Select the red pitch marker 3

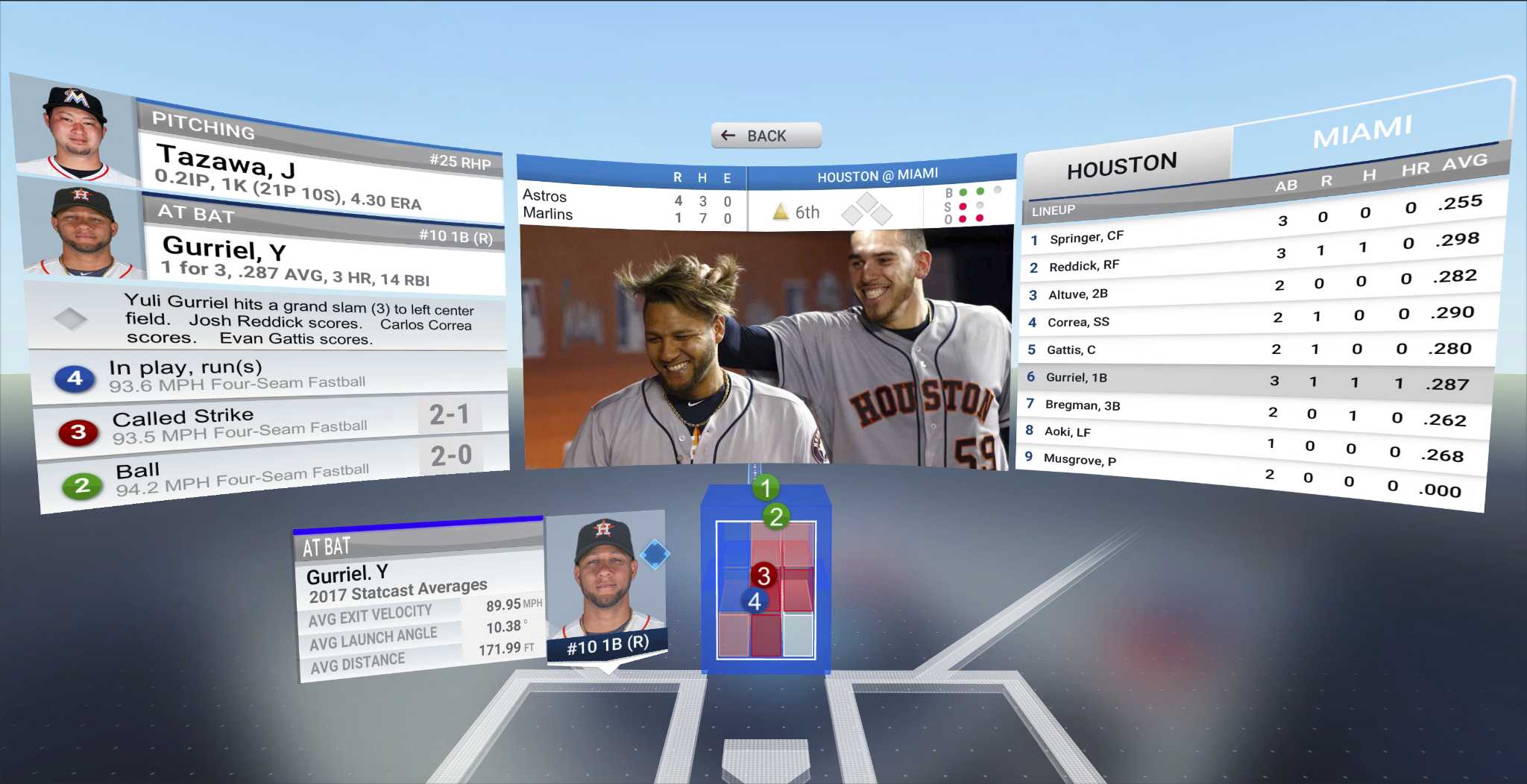click(x=763, y=575)
